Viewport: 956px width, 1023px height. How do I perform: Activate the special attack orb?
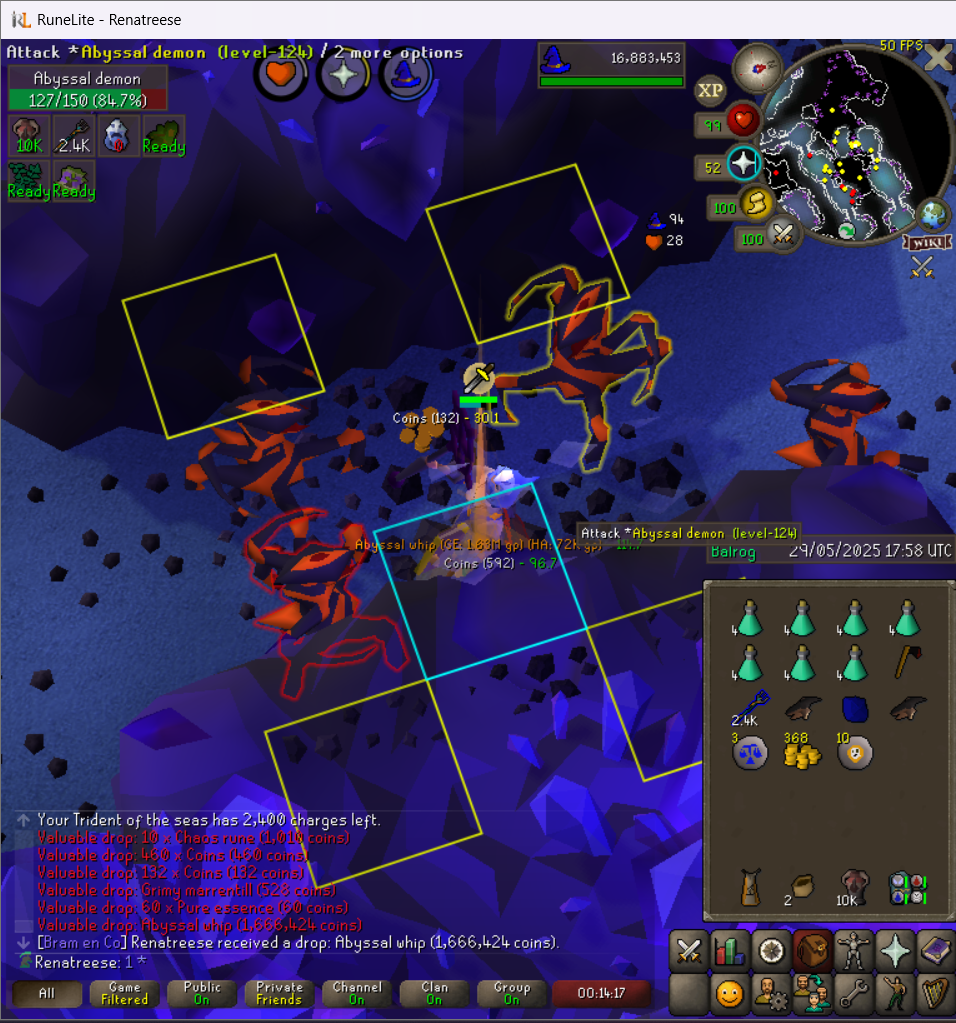(x=782, y=237)
